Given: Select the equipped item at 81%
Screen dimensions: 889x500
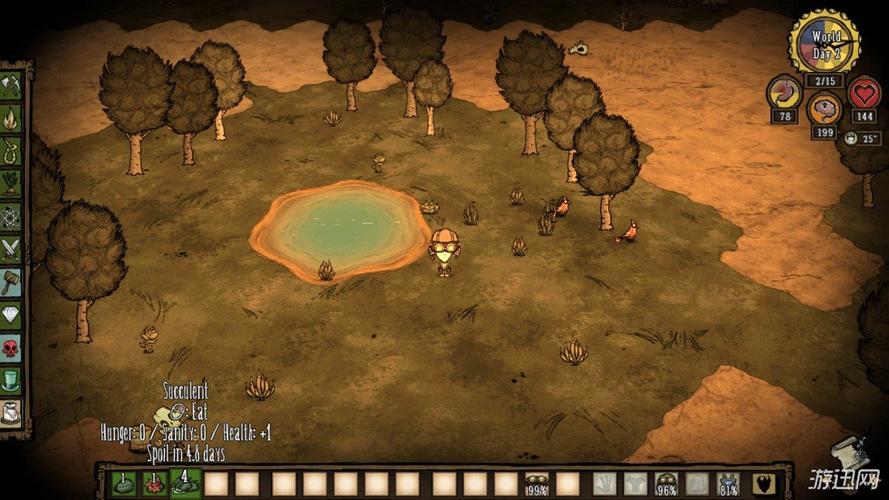Looking at the screenshot, I should tap(729, 484).
